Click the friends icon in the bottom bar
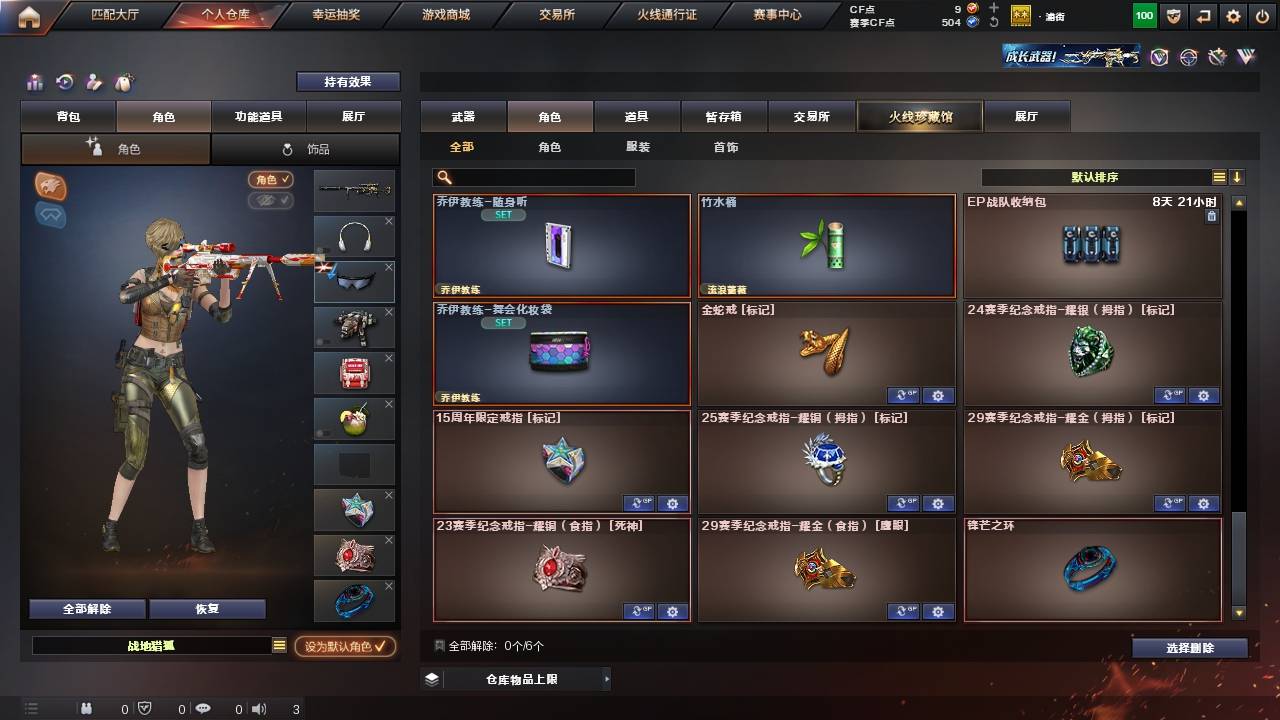 click(86, 708)
